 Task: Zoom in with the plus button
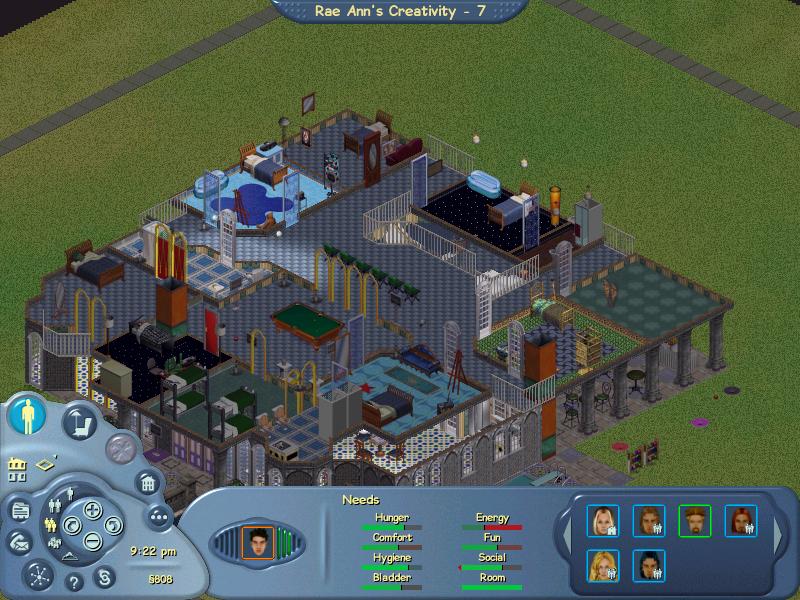92,510
